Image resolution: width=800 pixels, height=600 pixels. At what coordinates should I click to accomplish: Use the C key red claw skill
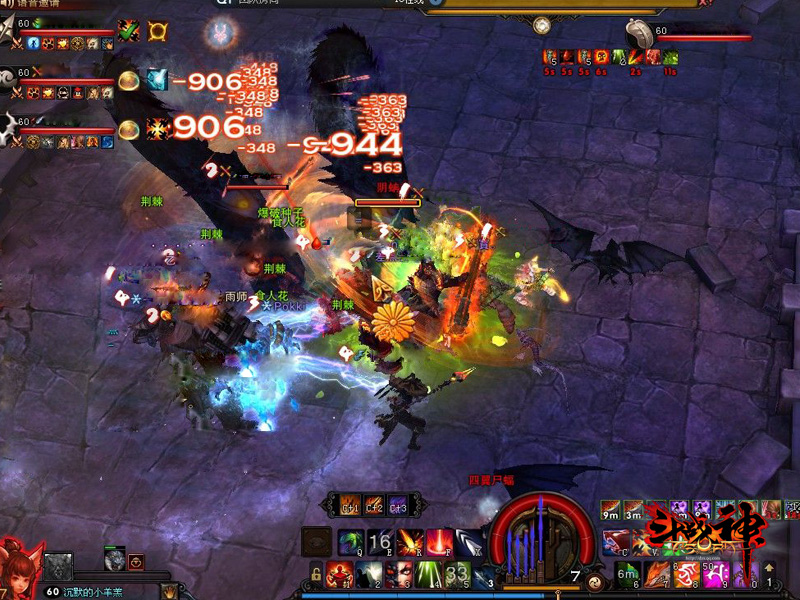tap(615, 542)
